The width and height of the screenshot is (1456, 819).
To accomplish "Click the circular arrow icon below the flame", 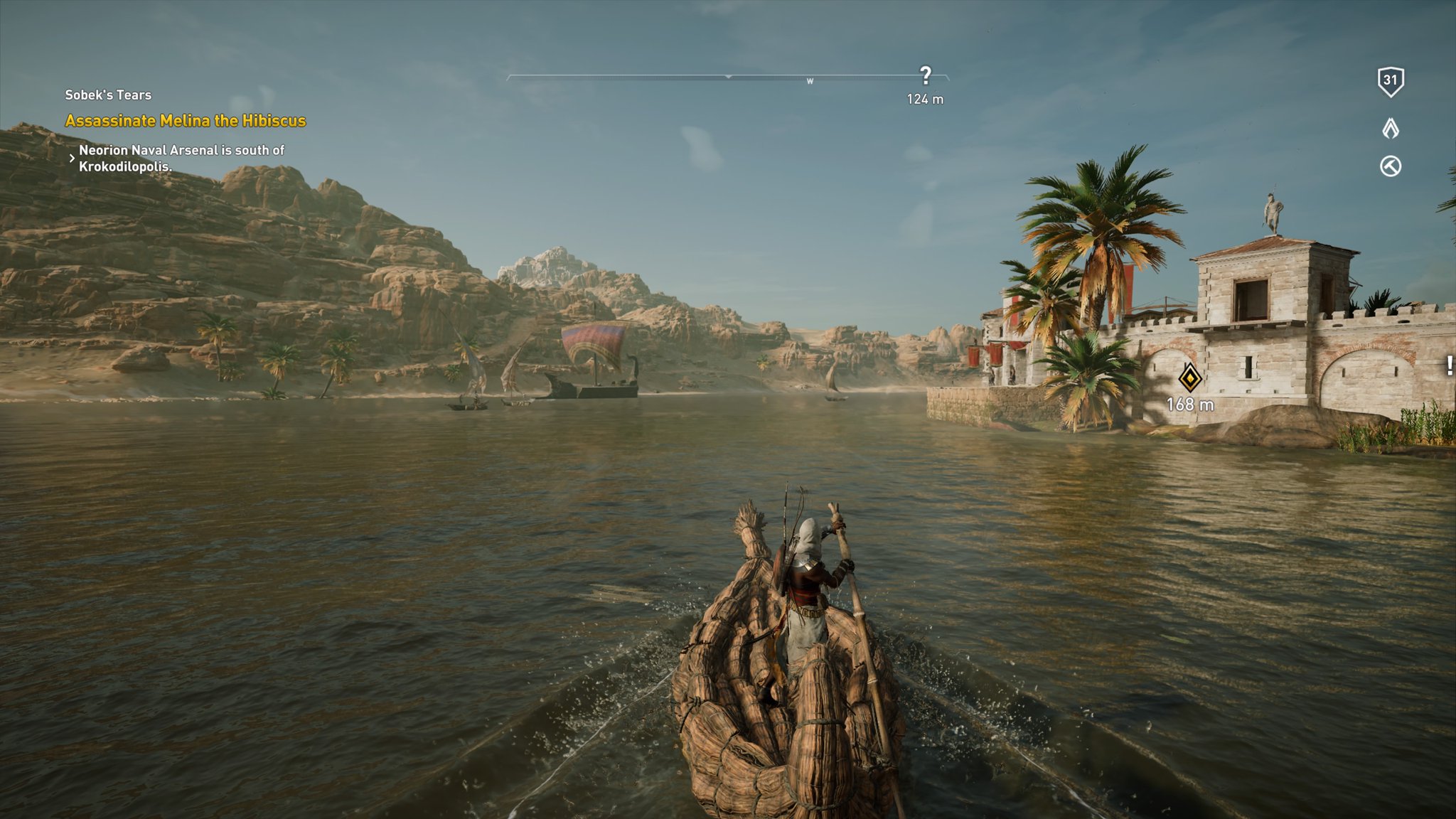I will [x=1391, y=166].
